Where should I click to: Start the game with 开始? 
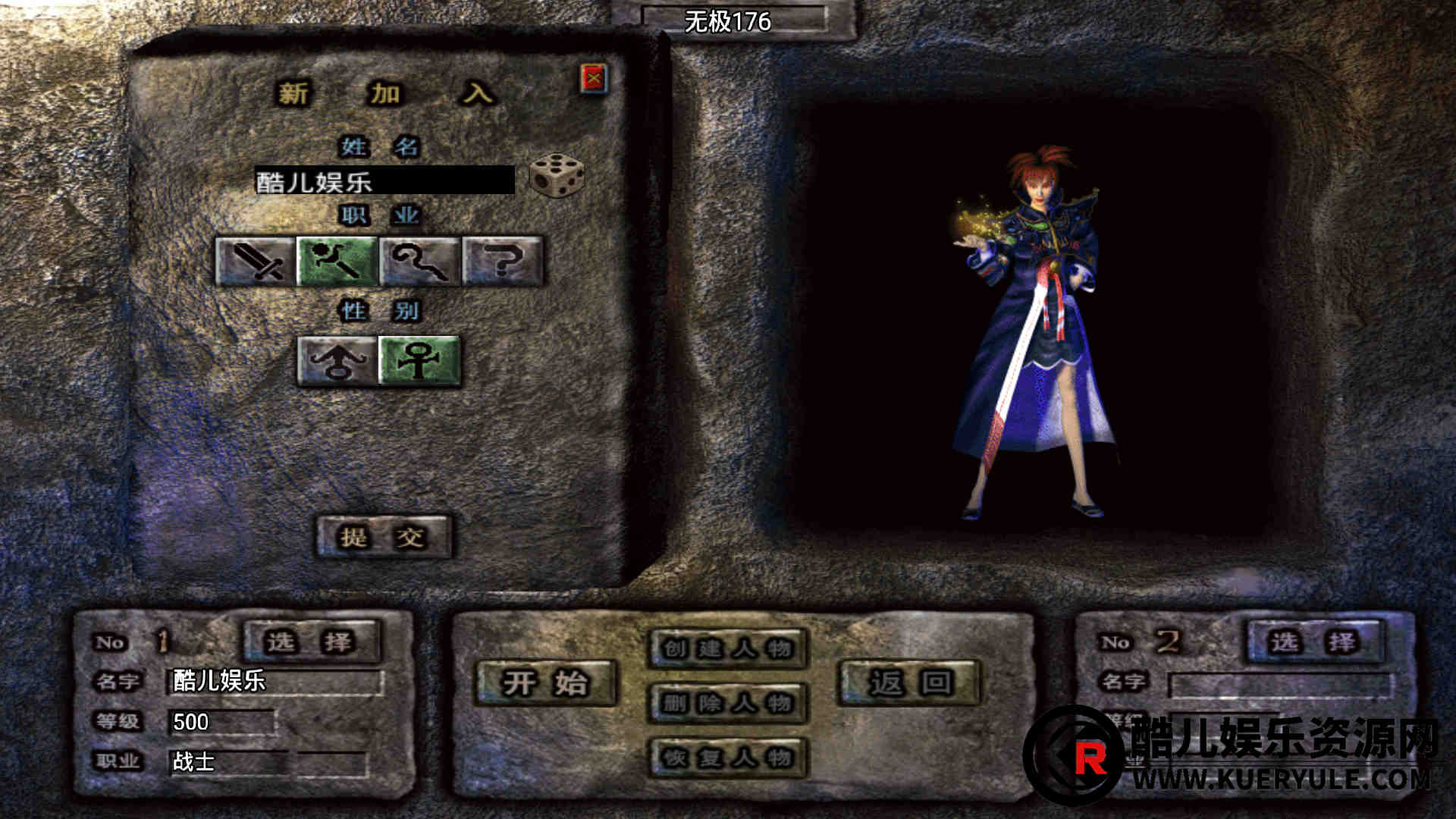tap(545, 683)
